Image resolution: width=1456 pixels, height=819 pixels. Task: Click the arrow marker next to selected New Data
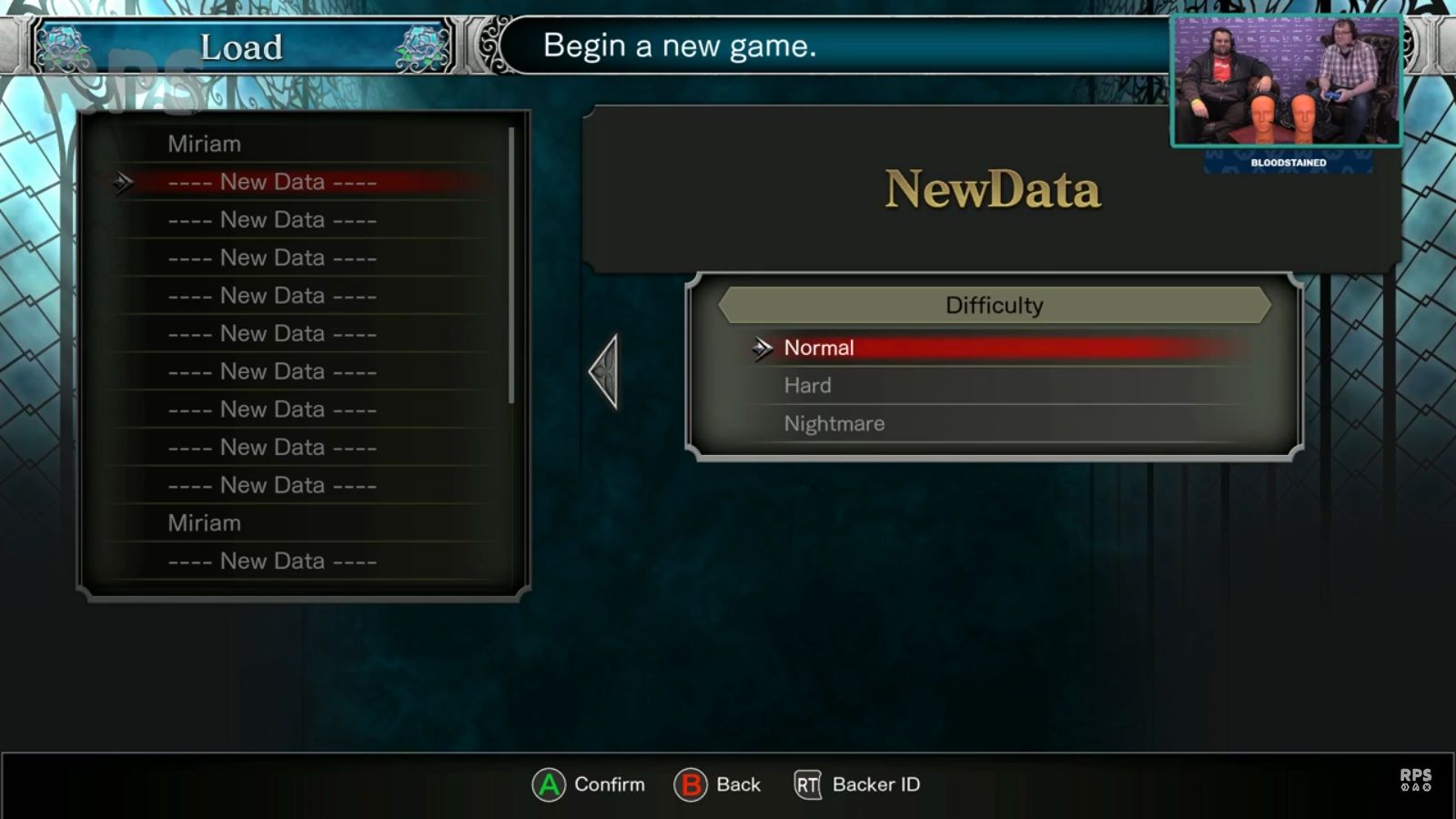123,182
